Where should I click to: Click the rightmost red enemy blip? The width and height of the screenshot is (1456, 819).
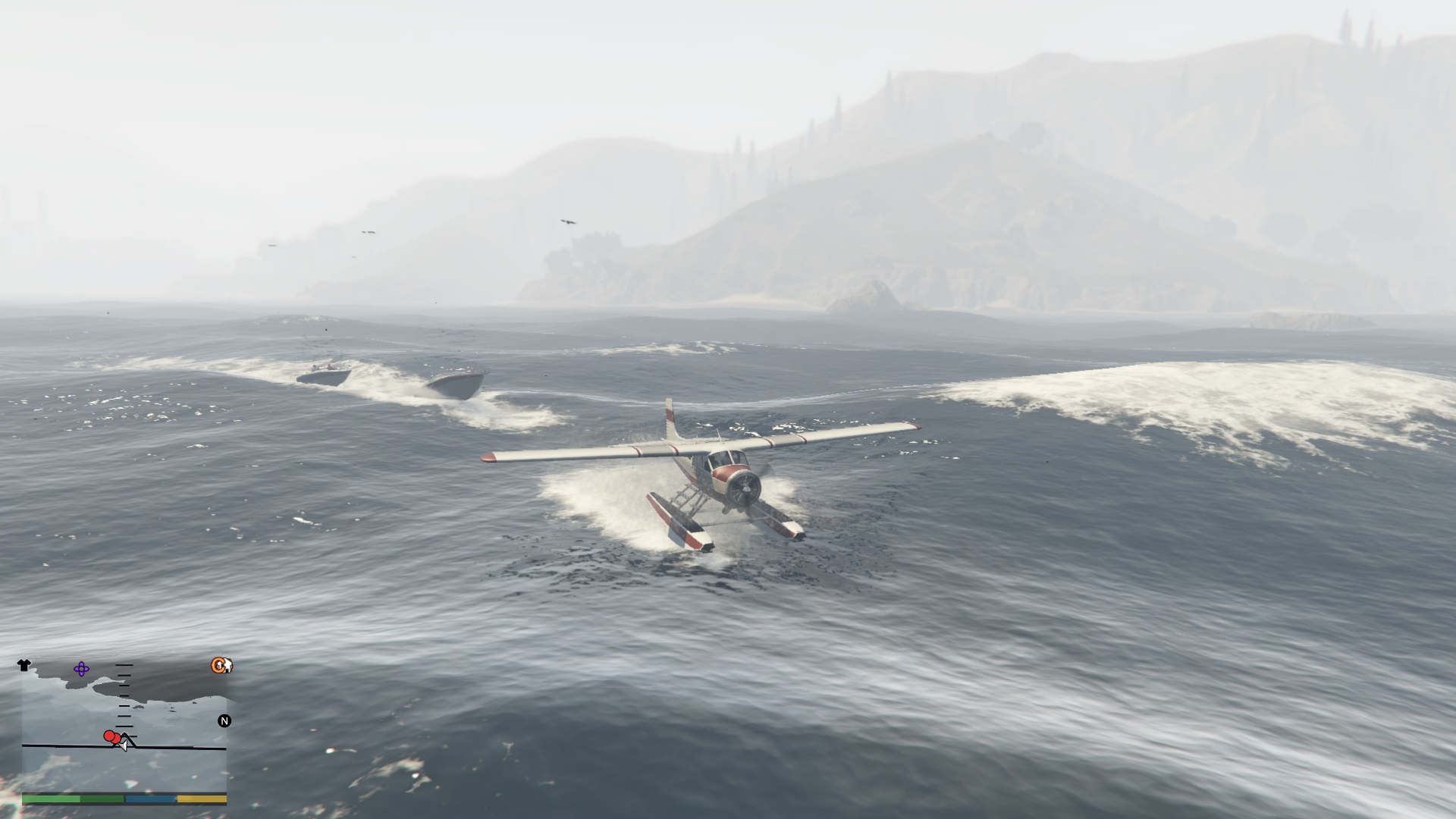click(116, 739)
